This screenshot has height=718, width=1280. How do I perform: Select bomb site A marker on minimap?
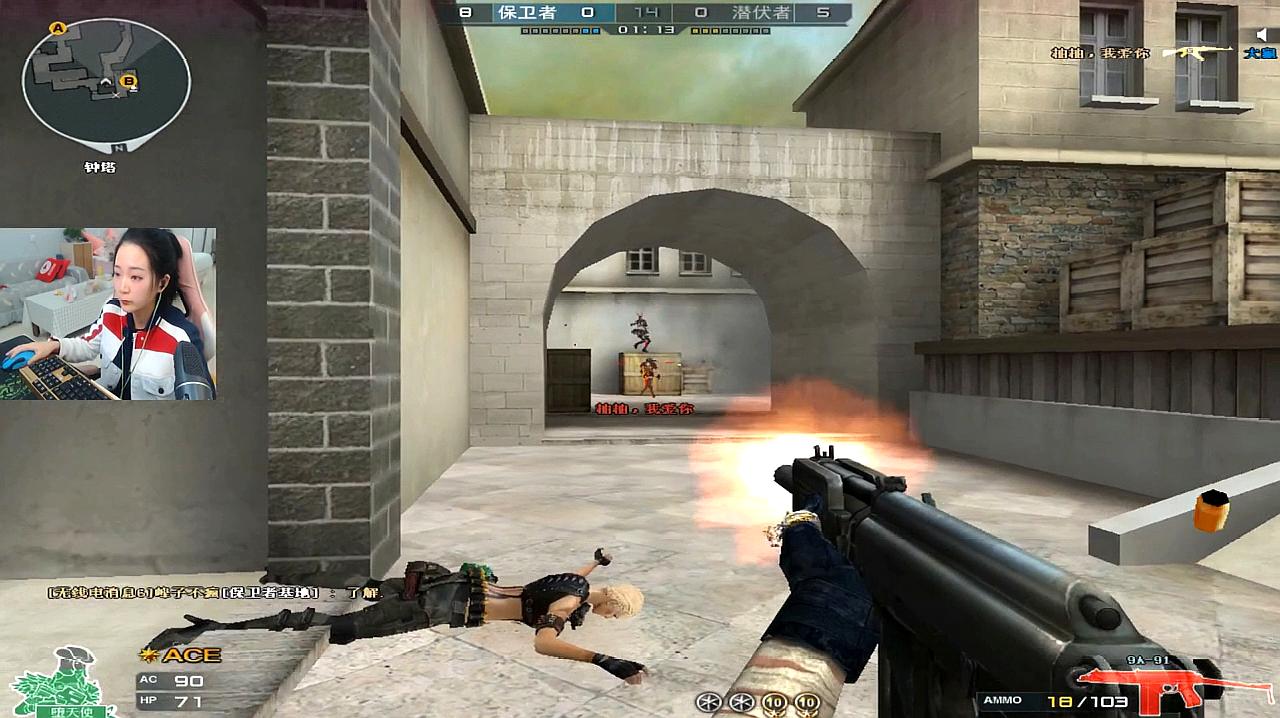pos(58,29)
